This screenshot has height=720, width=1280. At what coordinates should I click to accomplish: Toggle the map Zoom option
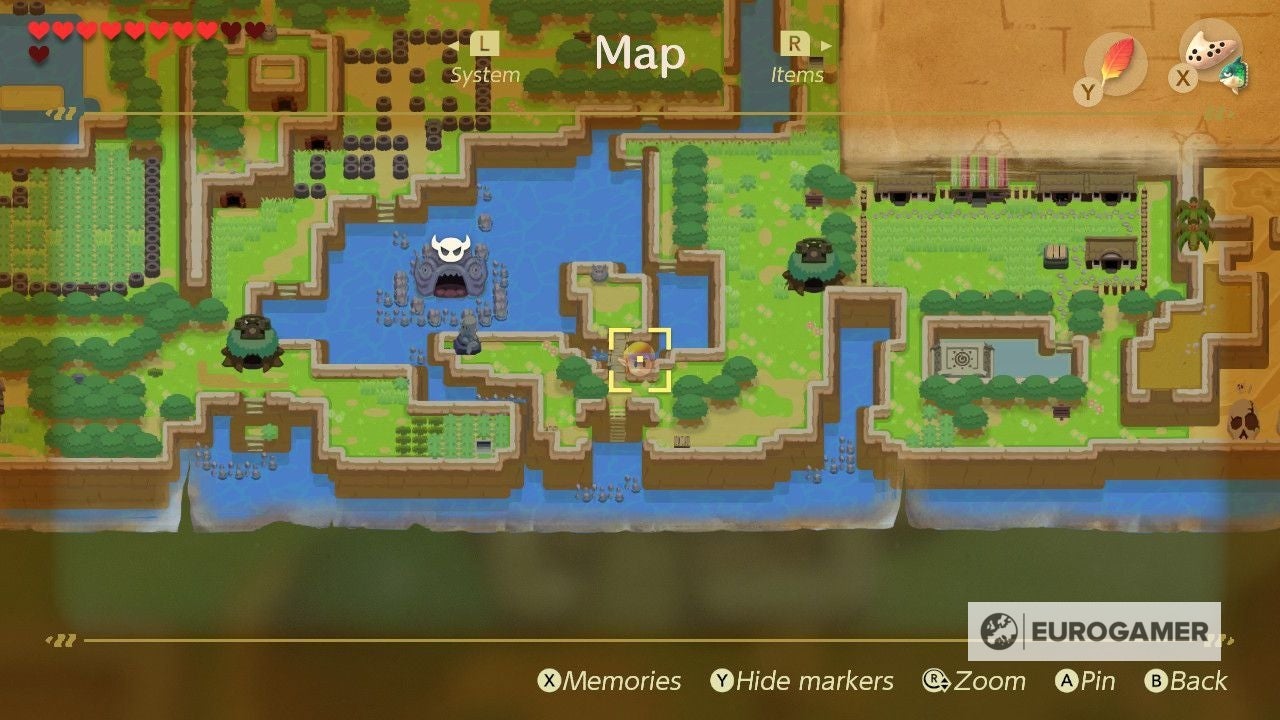[978, 681]
